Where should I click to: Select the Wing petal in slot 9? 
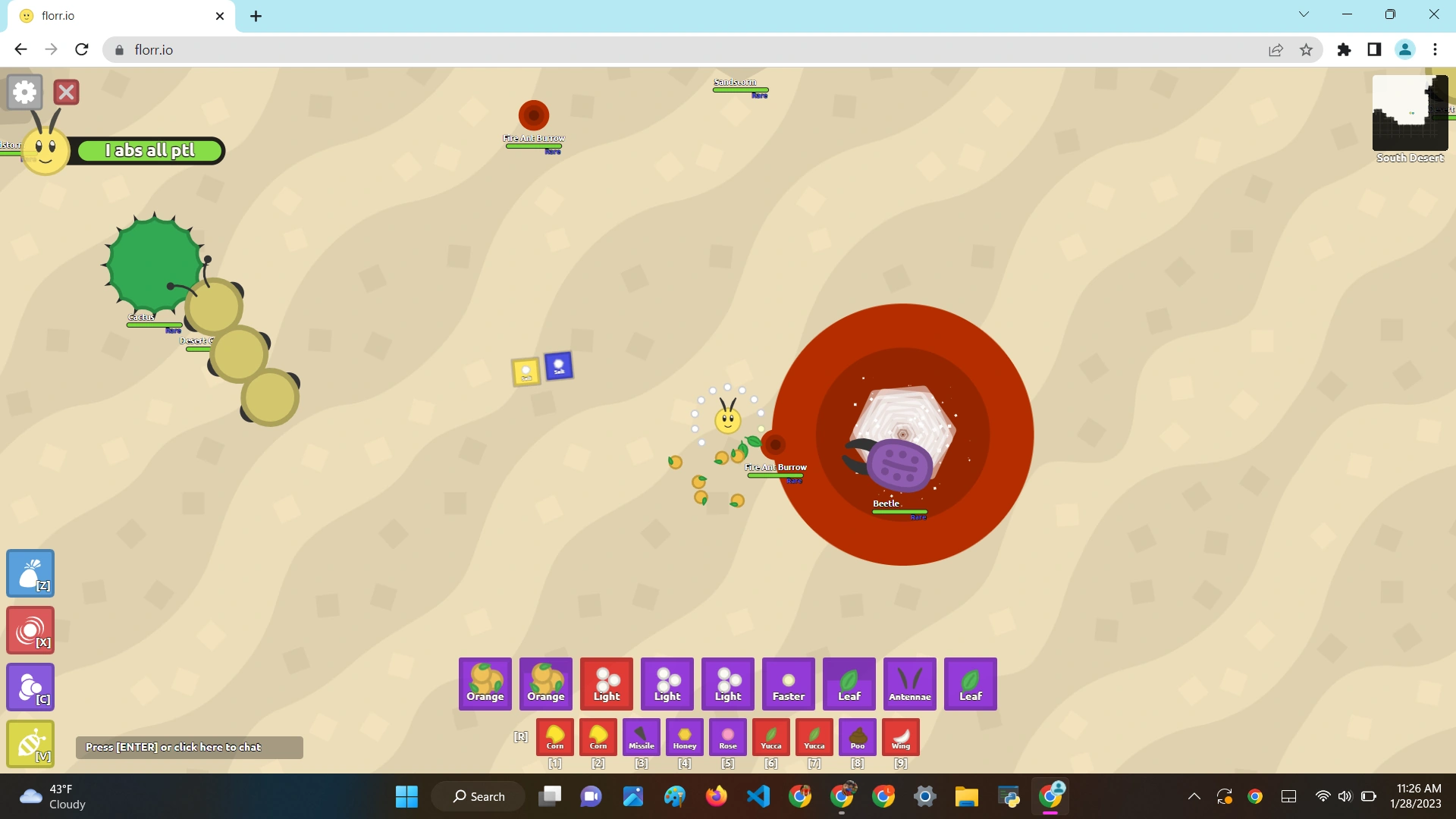(901, 736)
